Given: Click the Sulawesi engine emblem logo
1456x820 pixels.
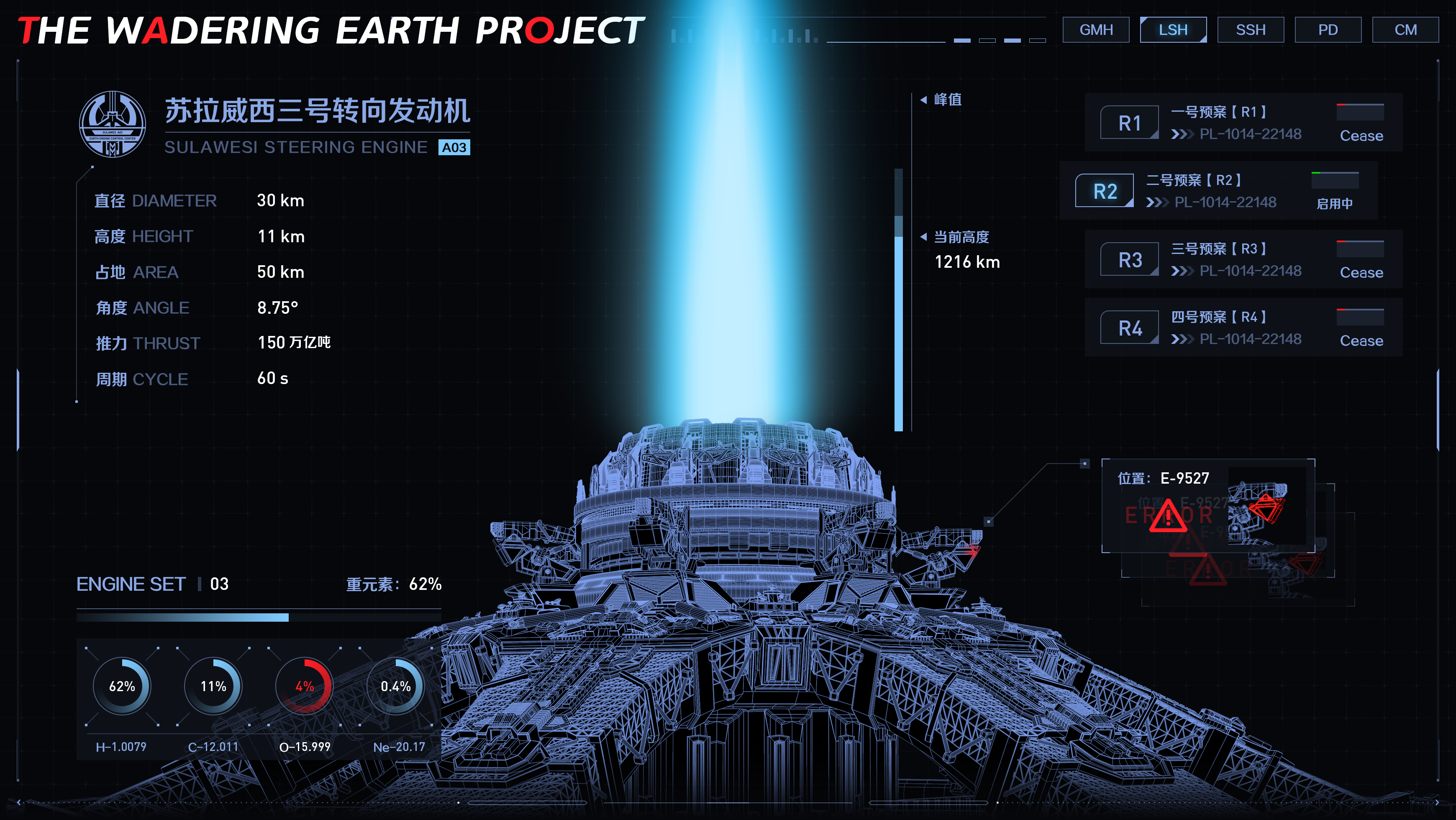Looking at the screenshot, I should [113, 124].
